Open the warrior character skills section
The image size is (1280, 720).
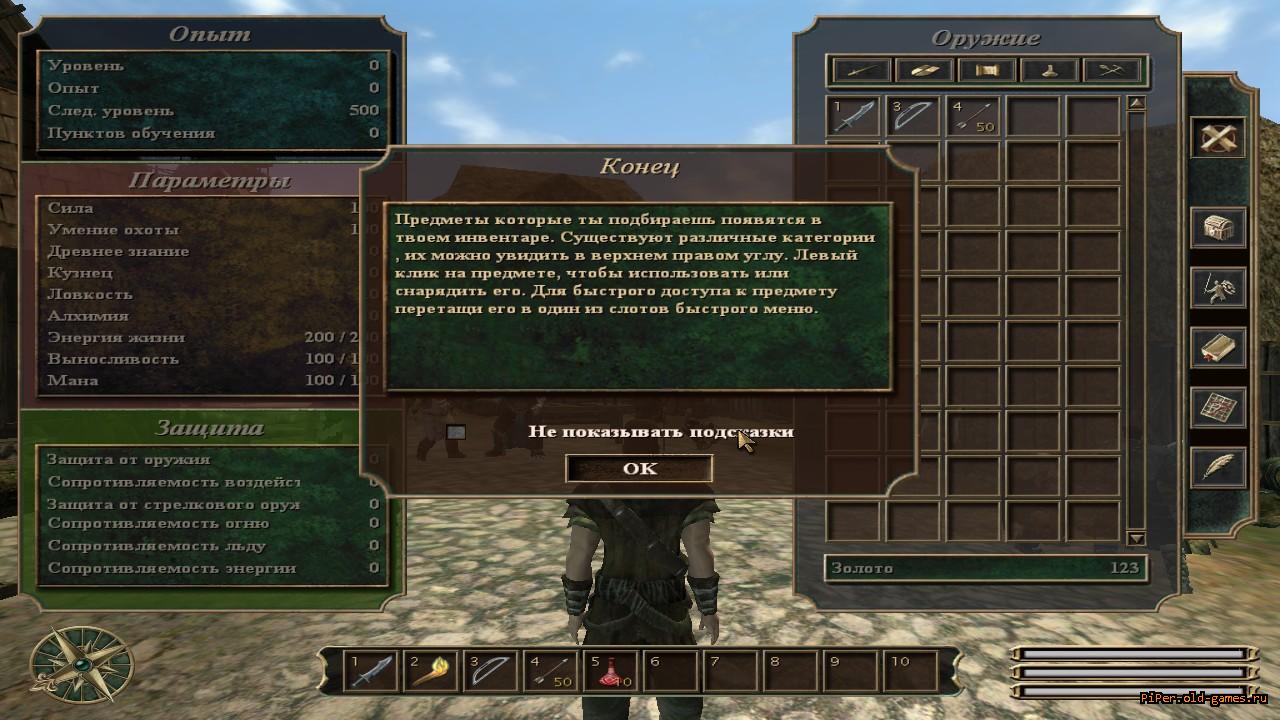(1217, 288)
